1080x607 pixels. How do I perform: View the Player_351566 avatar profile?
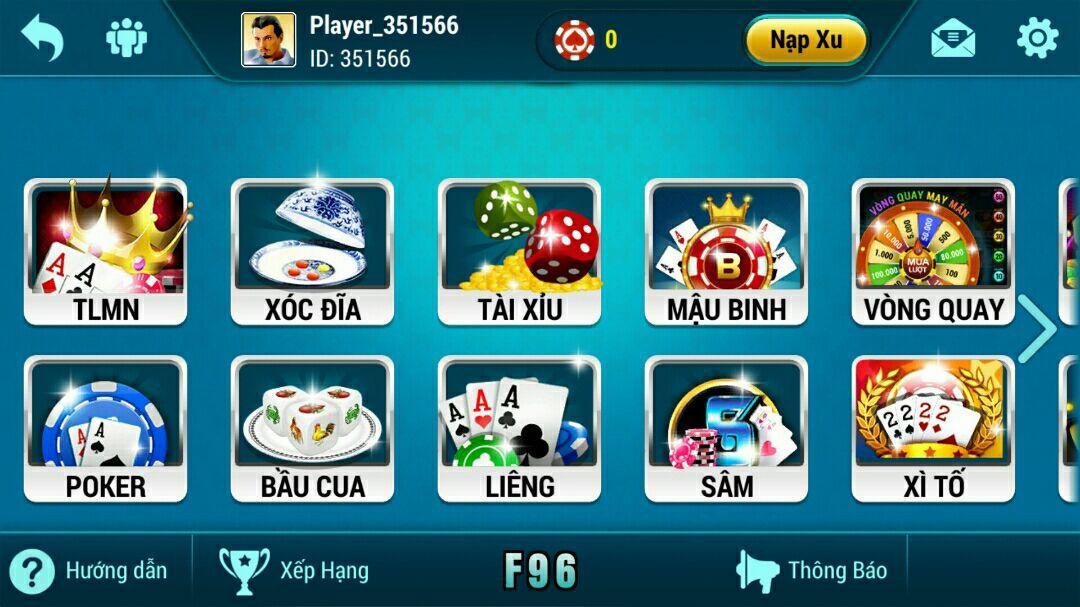point(268,40)
